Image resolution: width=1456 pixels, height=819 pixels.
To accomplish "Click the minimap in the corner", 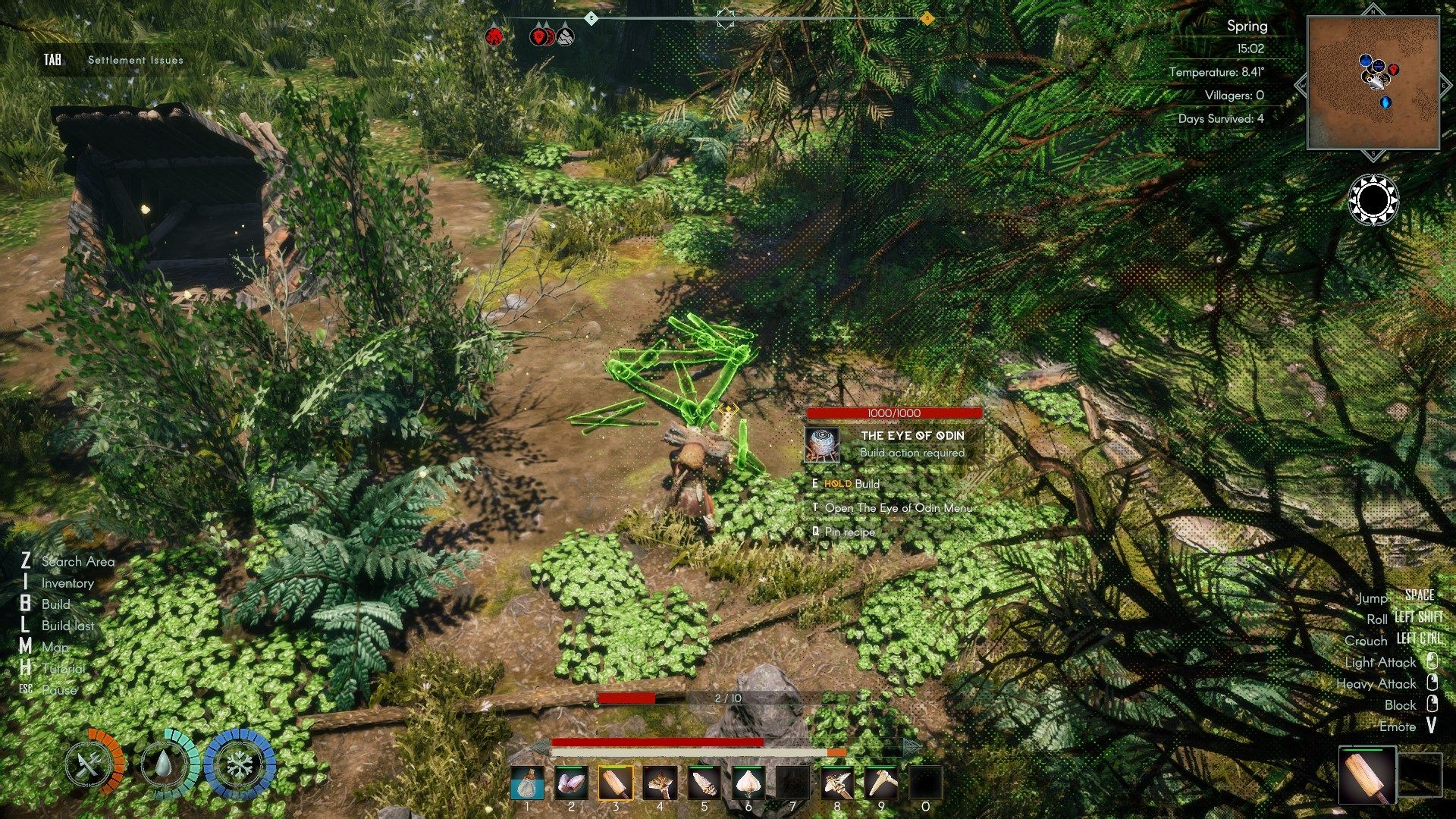I will 1373,83.
